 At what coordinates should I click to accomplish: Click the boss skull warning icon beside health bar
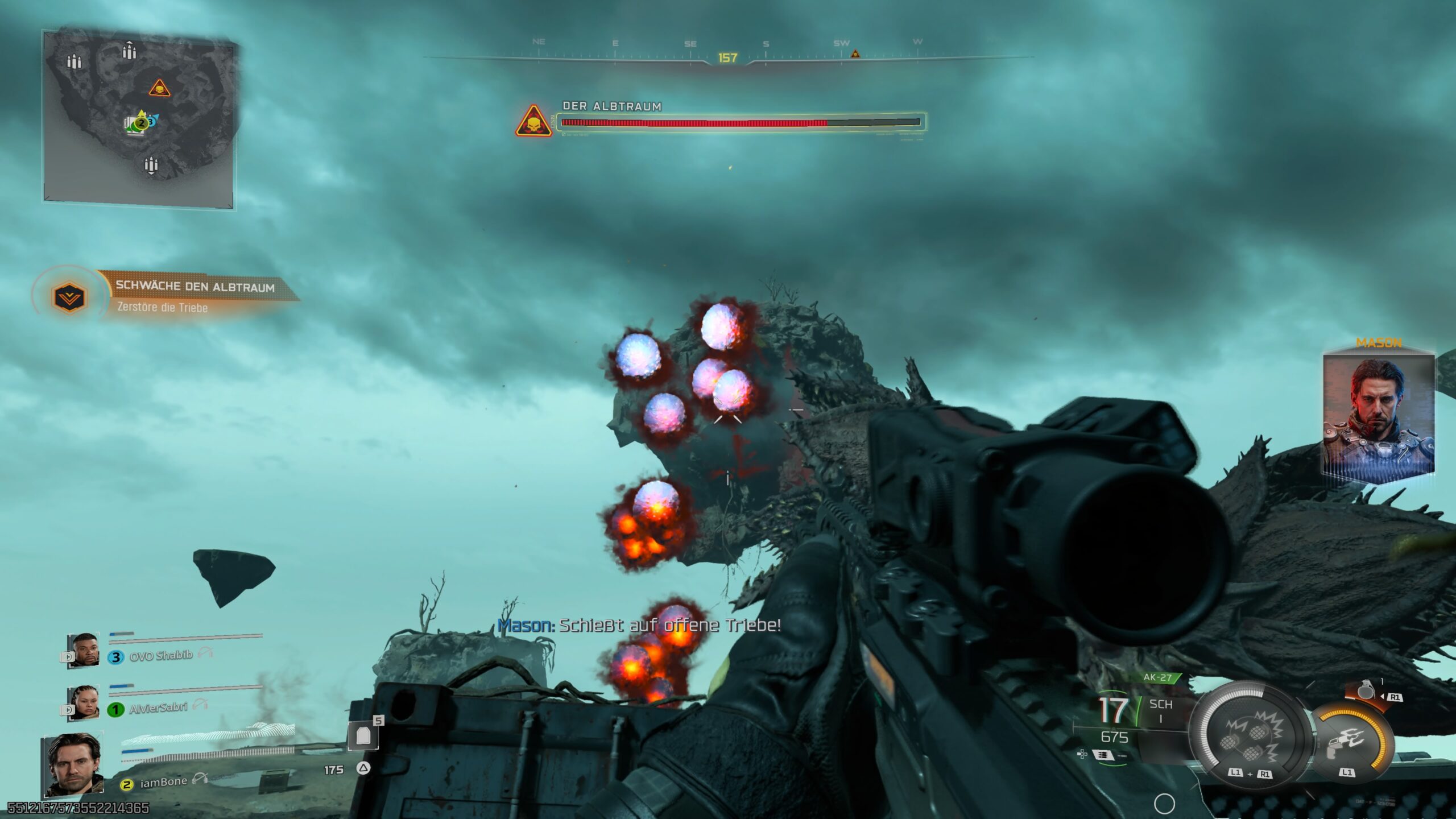click(x=533, y=122)
